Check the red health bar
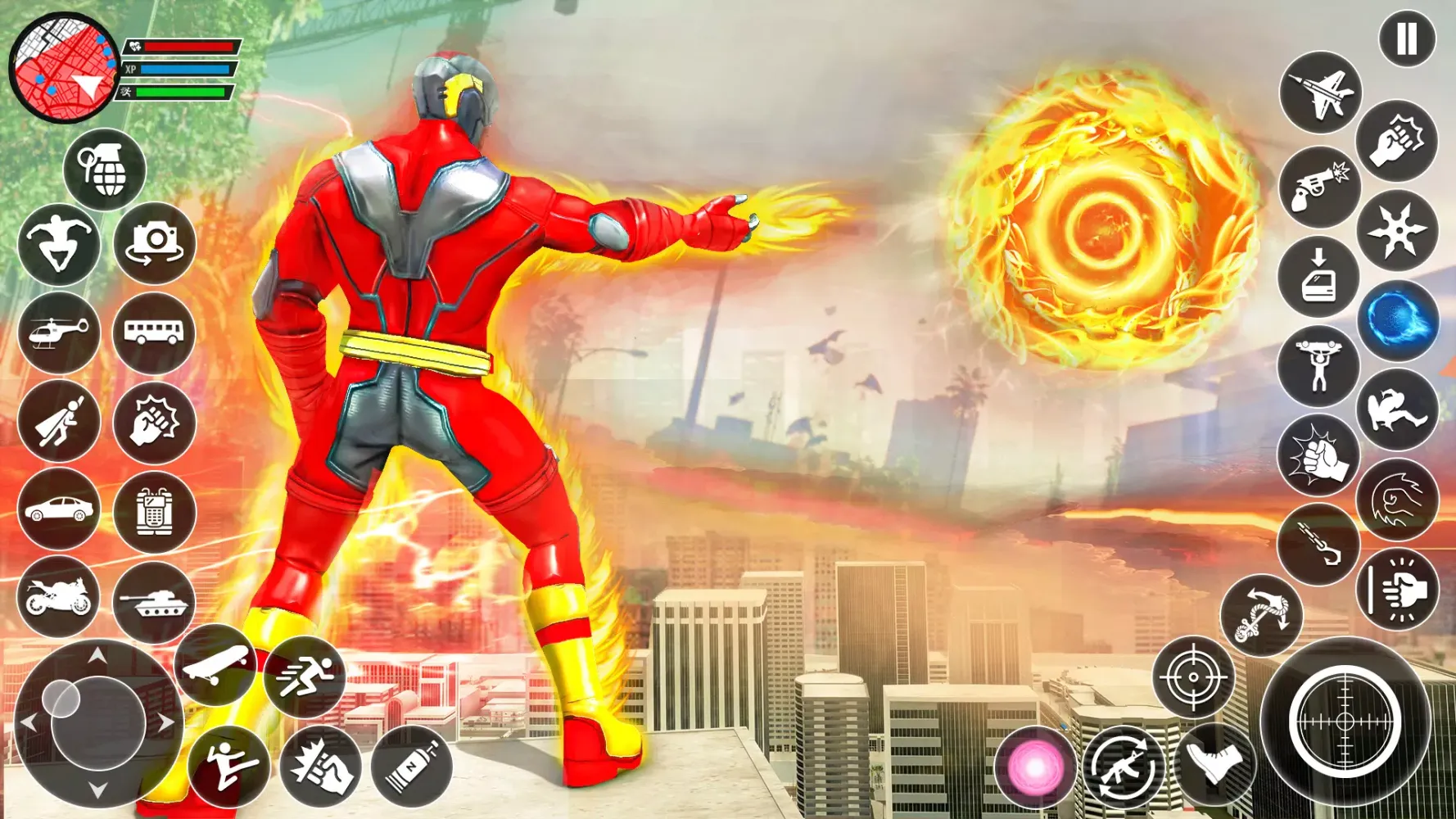1456x819 pixels. click(x=187, y=47)
